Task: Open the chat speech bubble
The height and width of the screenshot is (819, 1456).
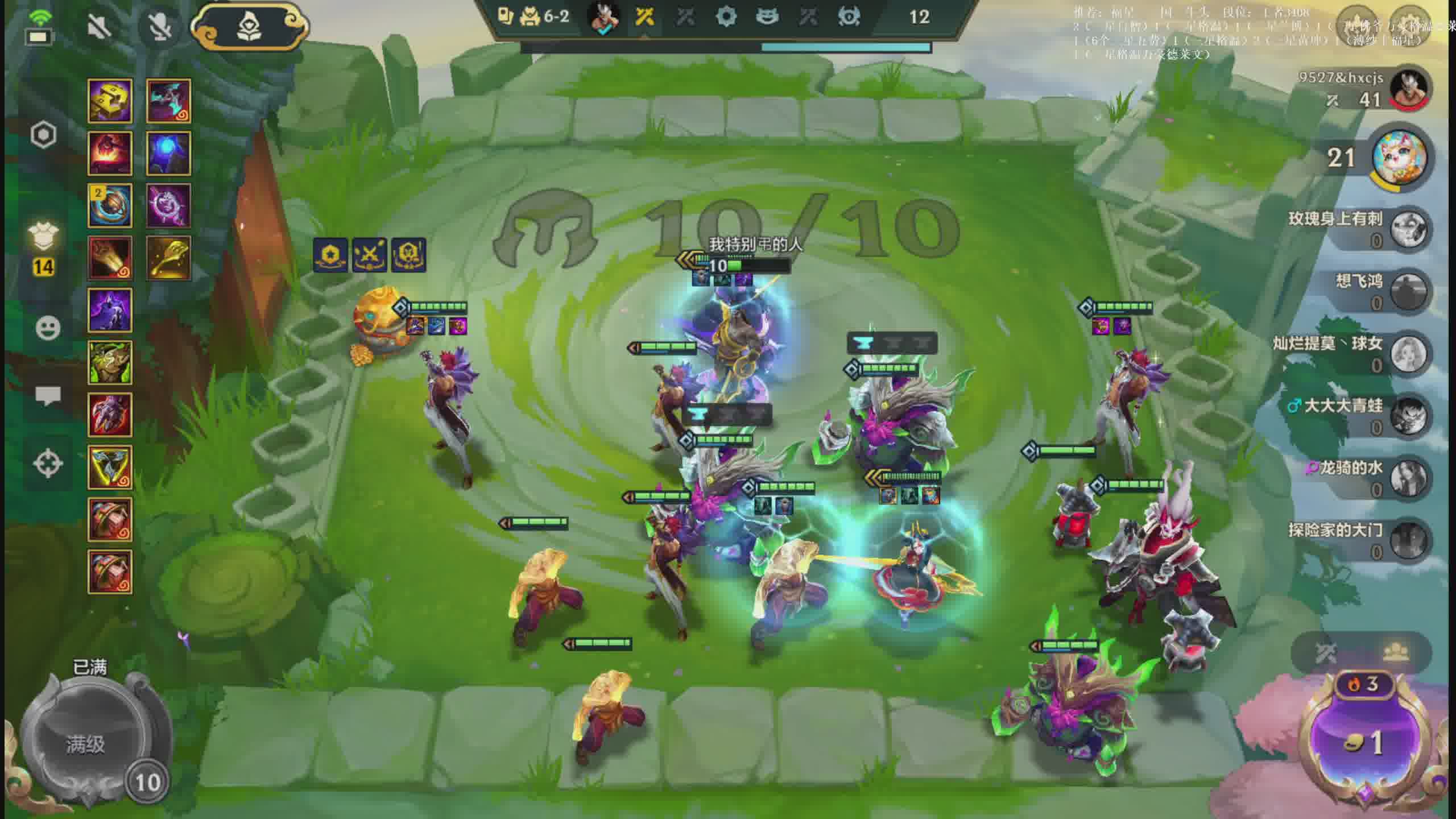Action: coord(48,395)
